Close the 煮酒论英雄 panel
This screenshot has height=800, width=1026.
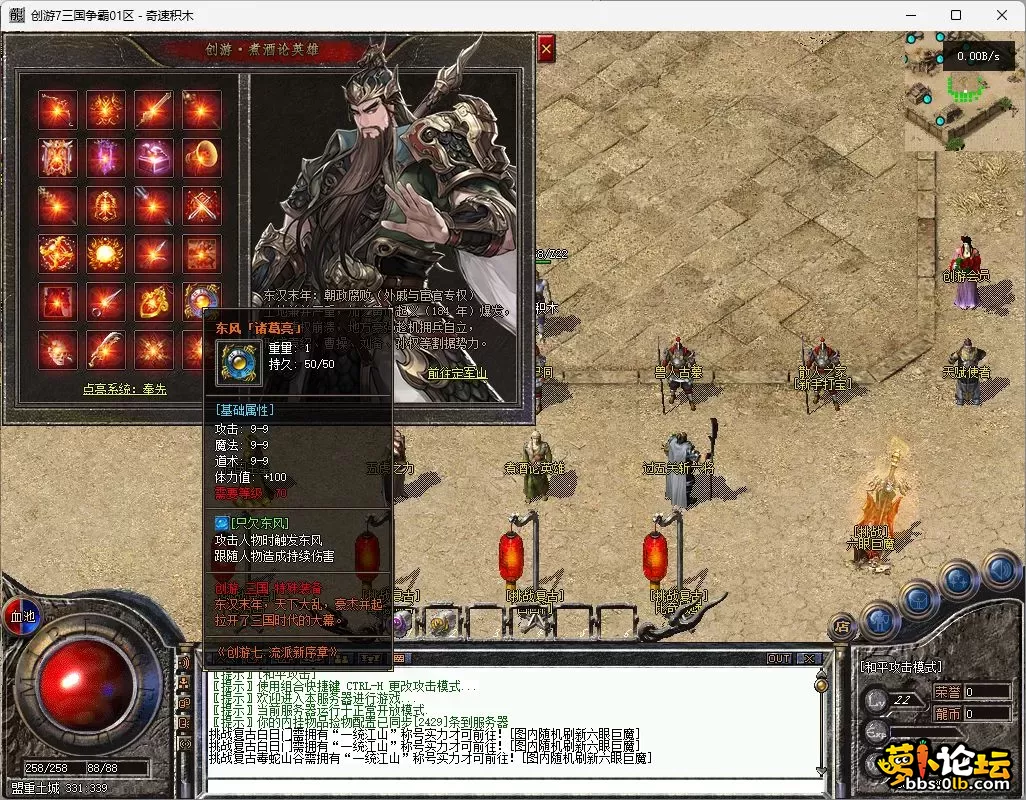pos(546,48)
